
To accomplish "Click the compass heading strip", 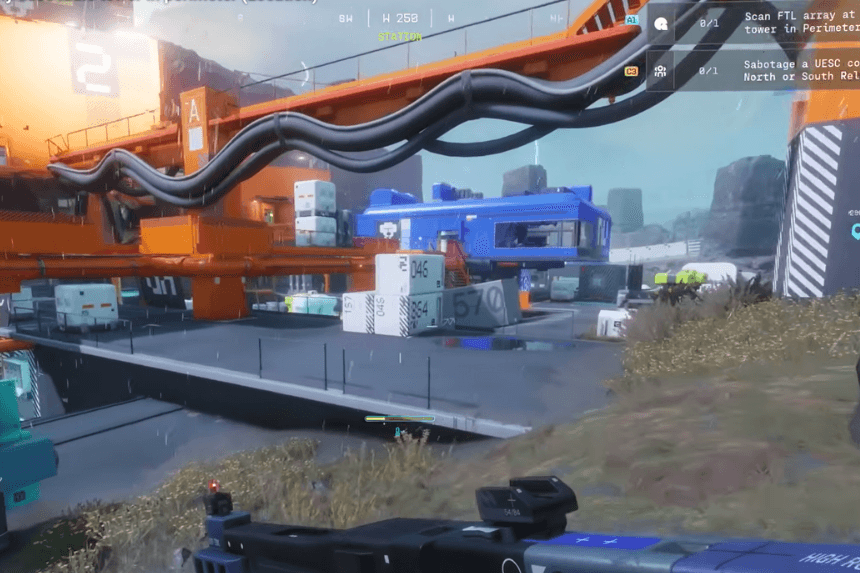I will 399,18.
